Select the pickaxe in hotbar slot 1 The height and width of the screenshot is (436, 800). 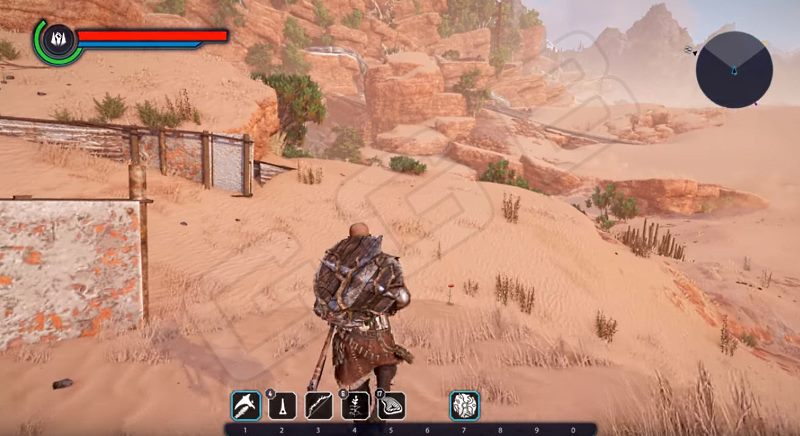point(244,405)
